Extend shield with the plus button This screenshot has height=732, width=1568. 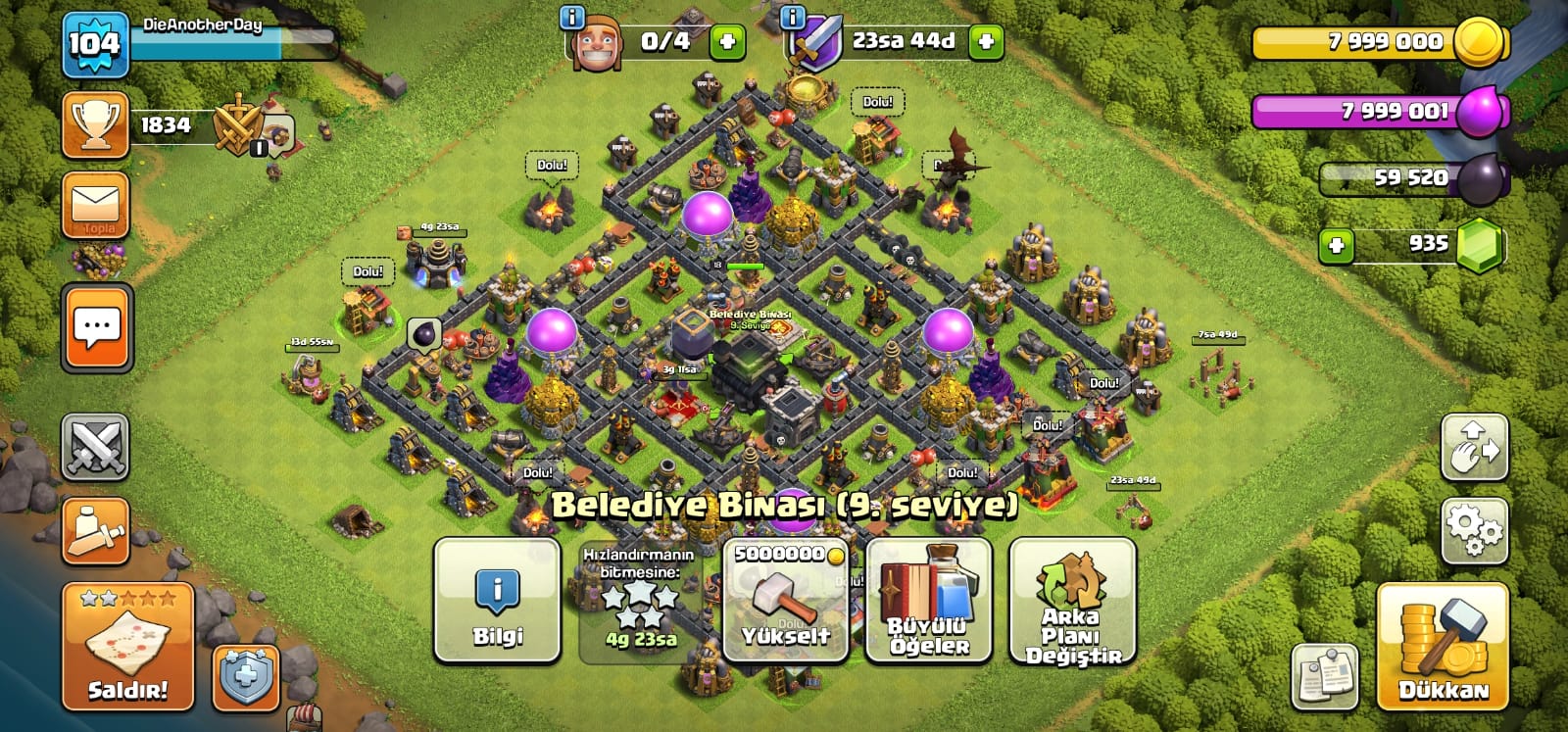click(x=986, y=41)
